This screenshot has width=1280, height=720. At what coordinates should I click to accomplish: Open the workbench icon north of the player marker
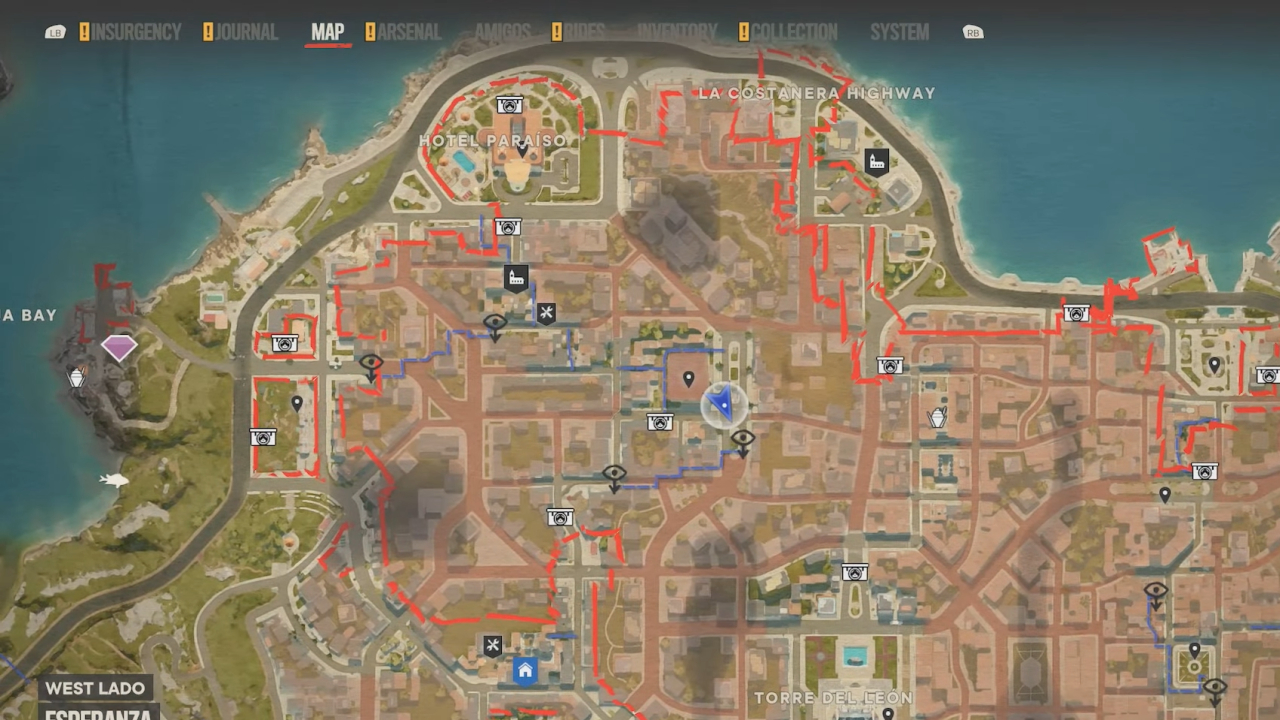[x=545, y=313]
